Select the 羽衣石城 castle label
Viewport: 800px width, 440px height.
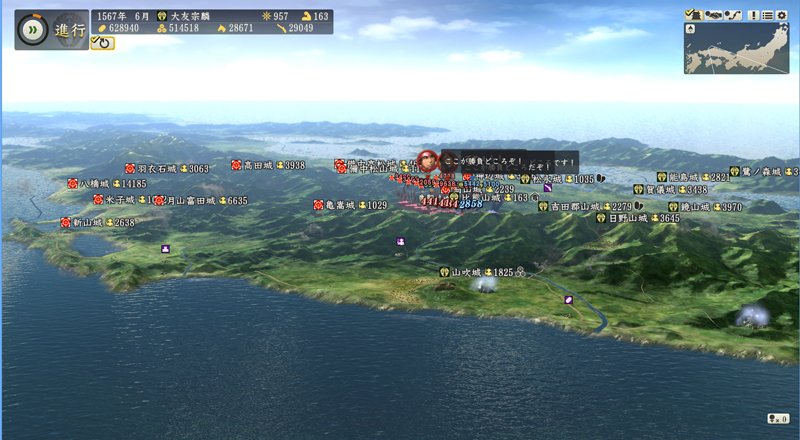[x=156, y=169]
